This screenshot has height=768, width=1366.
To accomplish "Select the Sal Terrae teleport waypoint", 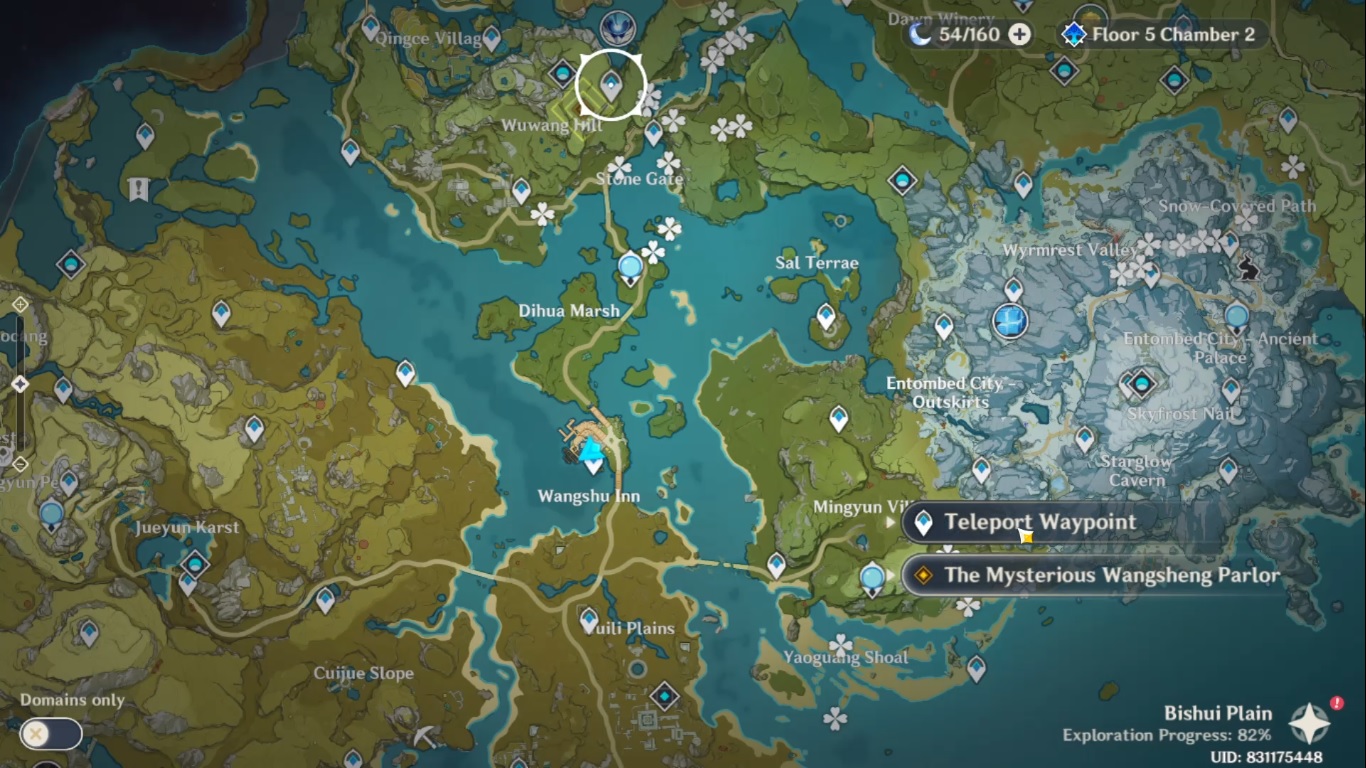I will [826, 316].
